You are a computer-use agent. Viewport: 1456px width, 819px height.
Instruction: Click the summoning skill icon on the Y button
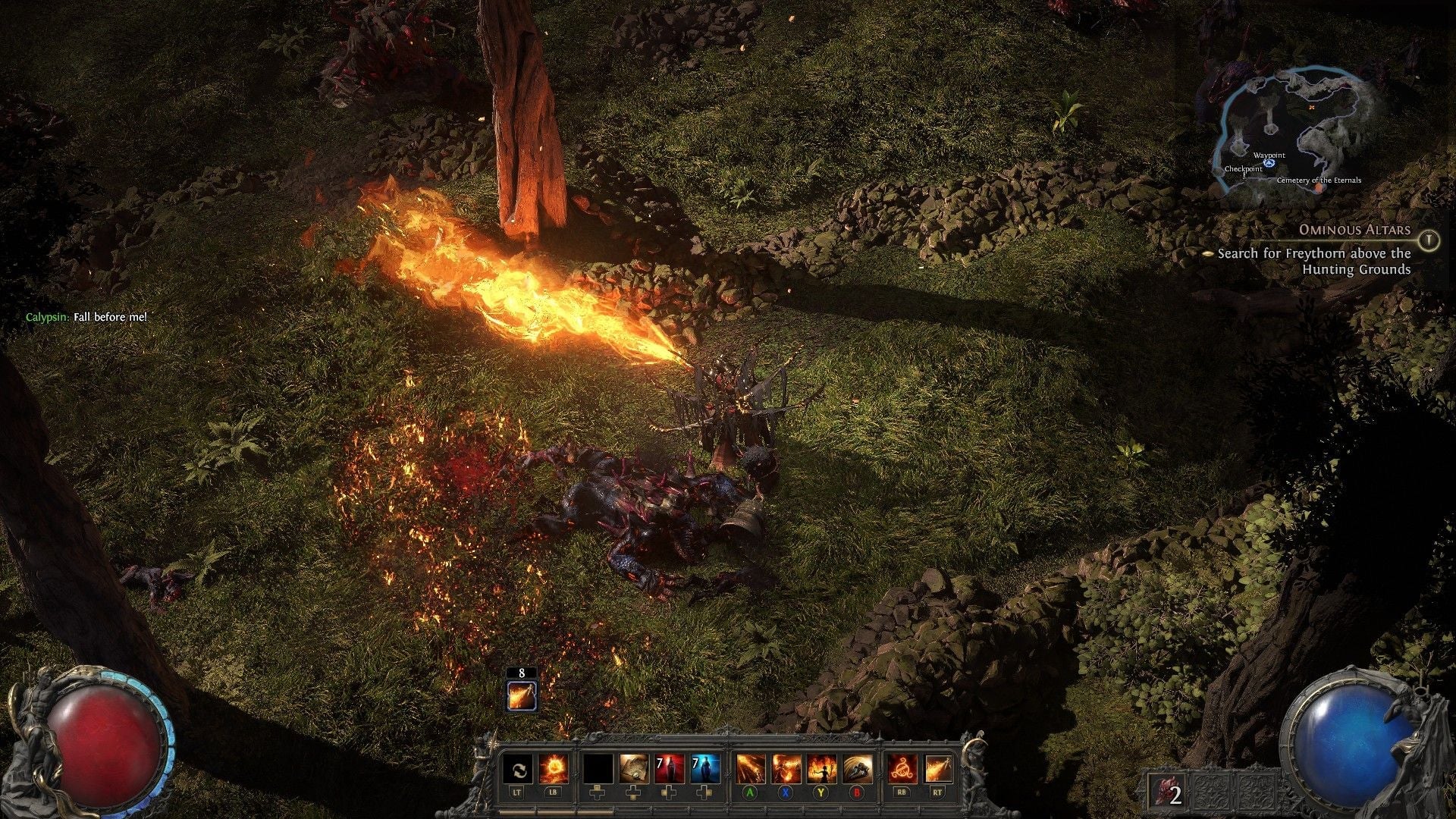(821, 769)
